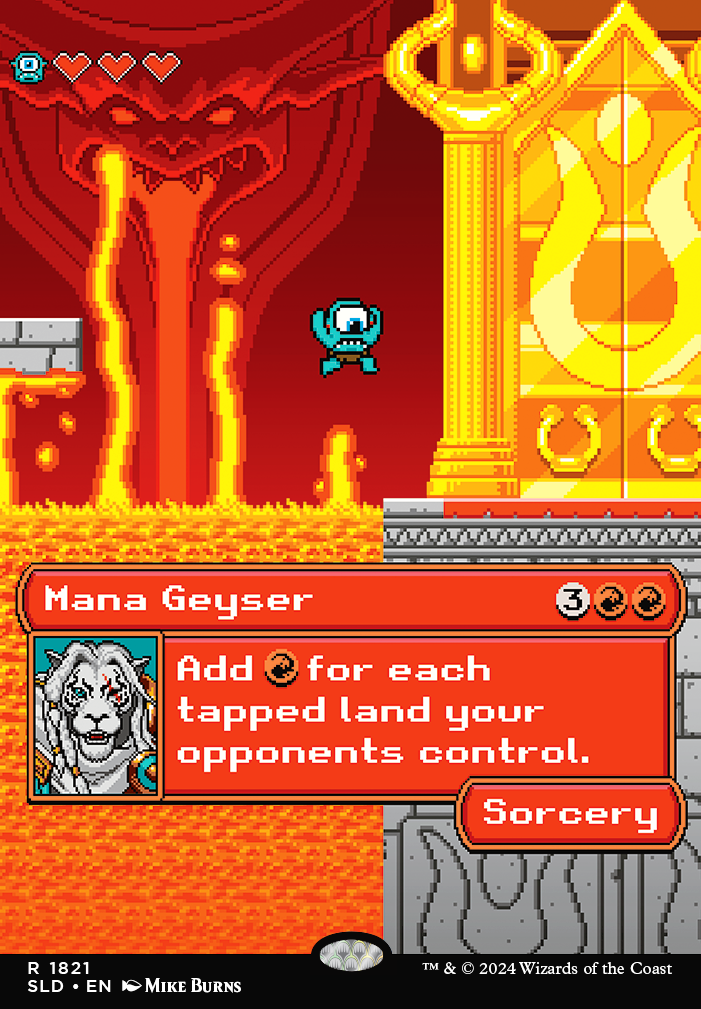Select the white lion character portrait

96,716
